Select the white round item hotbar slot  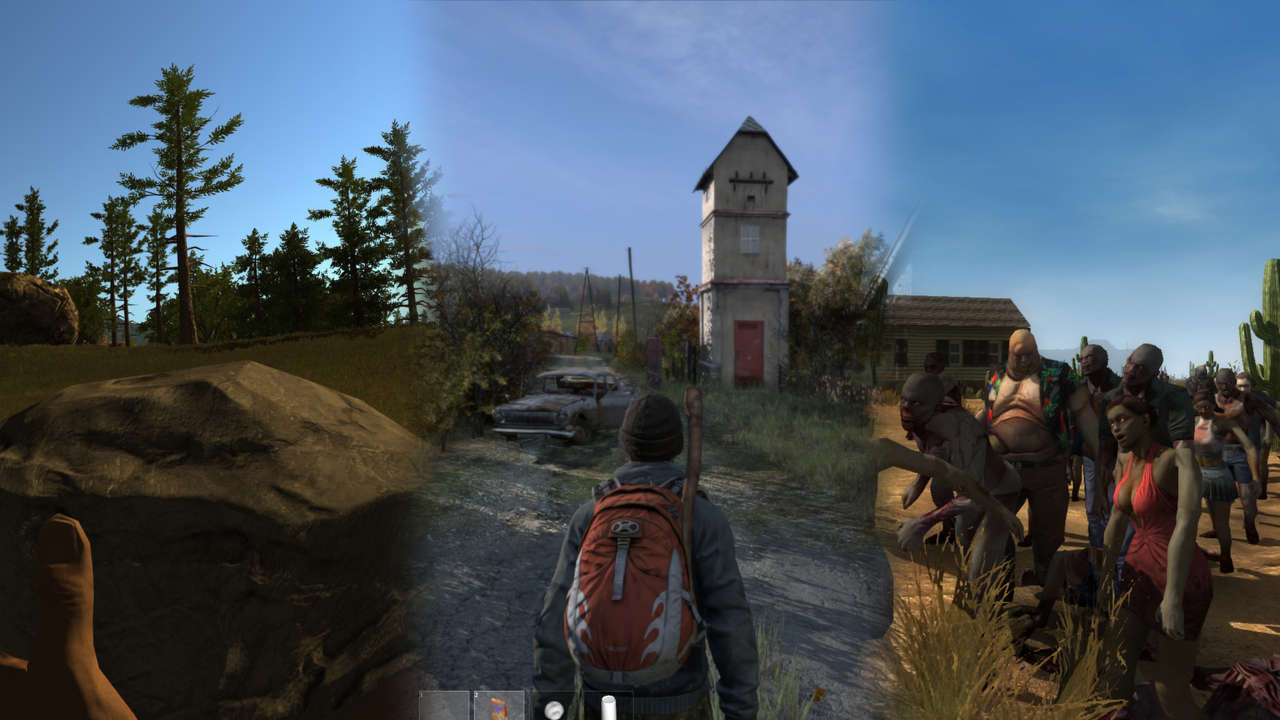click(x=553, y=708)
